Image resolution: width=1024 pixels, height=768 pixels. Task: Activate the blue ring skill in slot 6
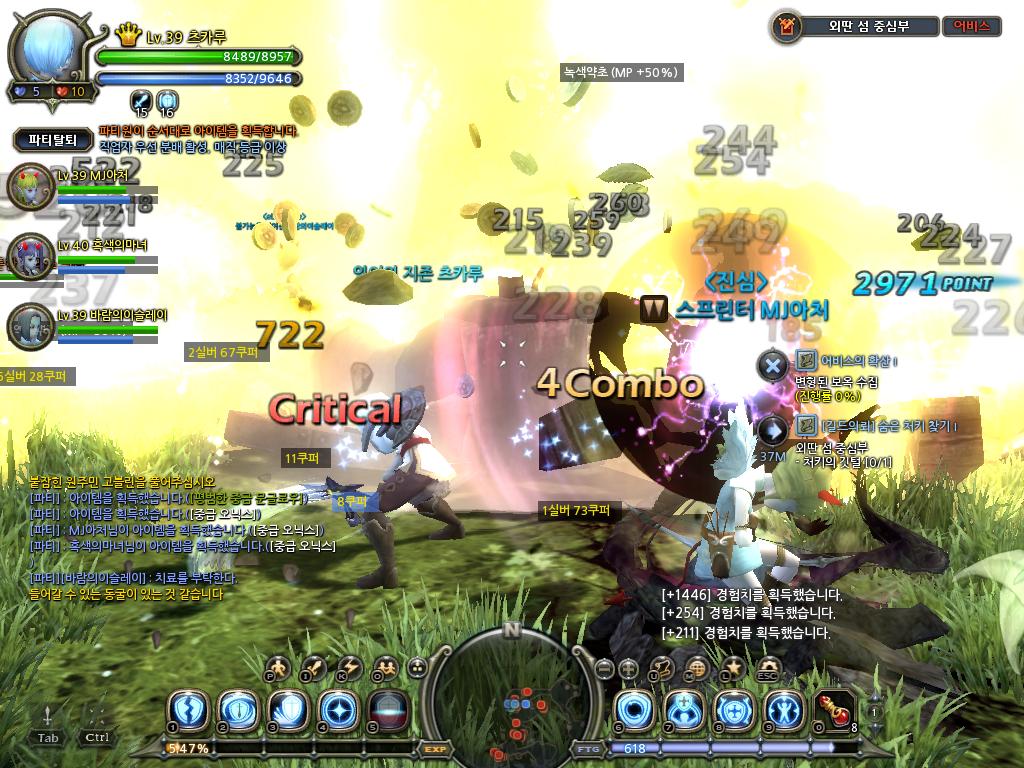coord(633,711)
